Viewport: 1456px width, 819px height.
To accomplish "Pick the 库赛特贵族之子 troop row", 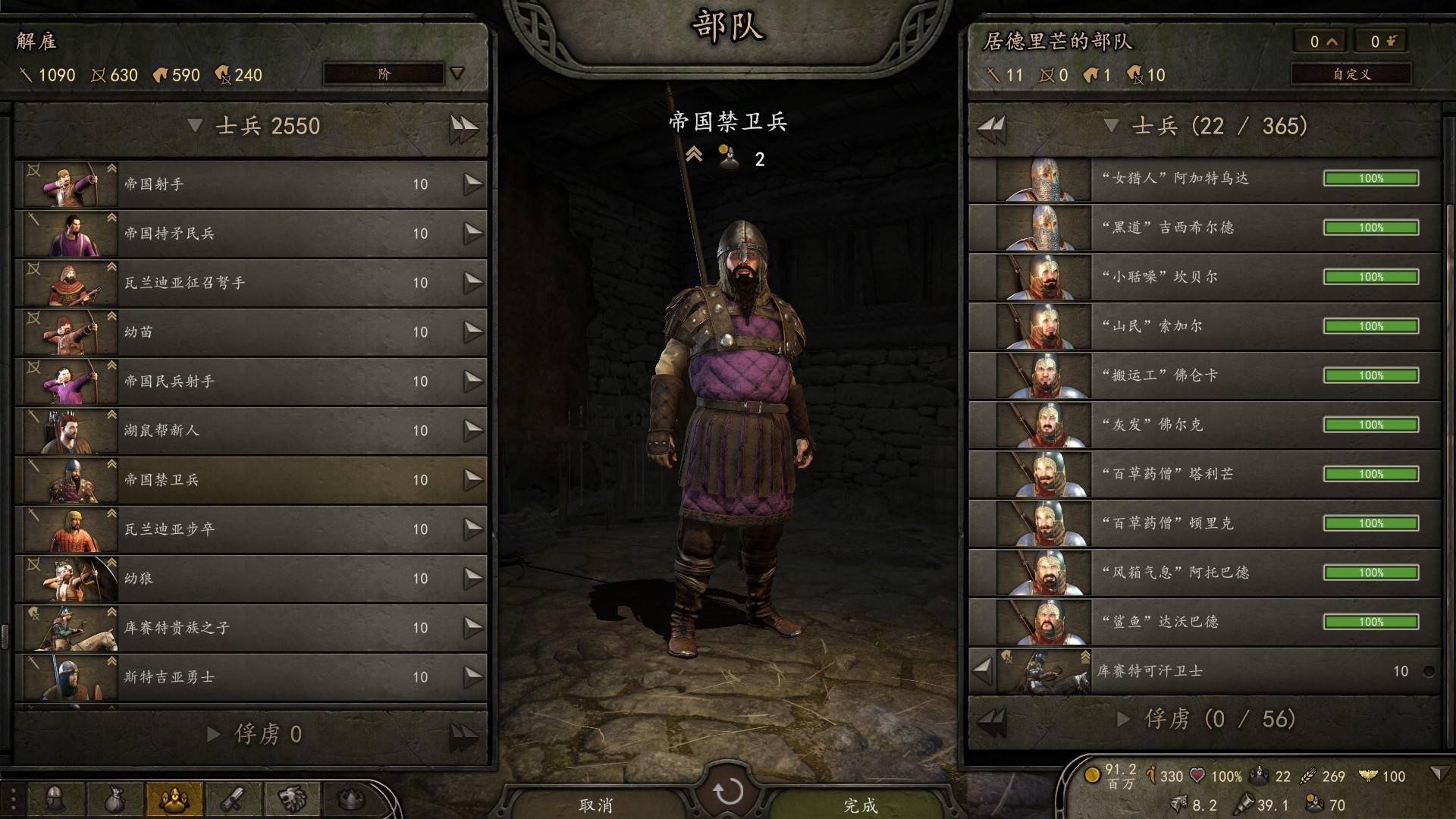I will tap(250, 628).
